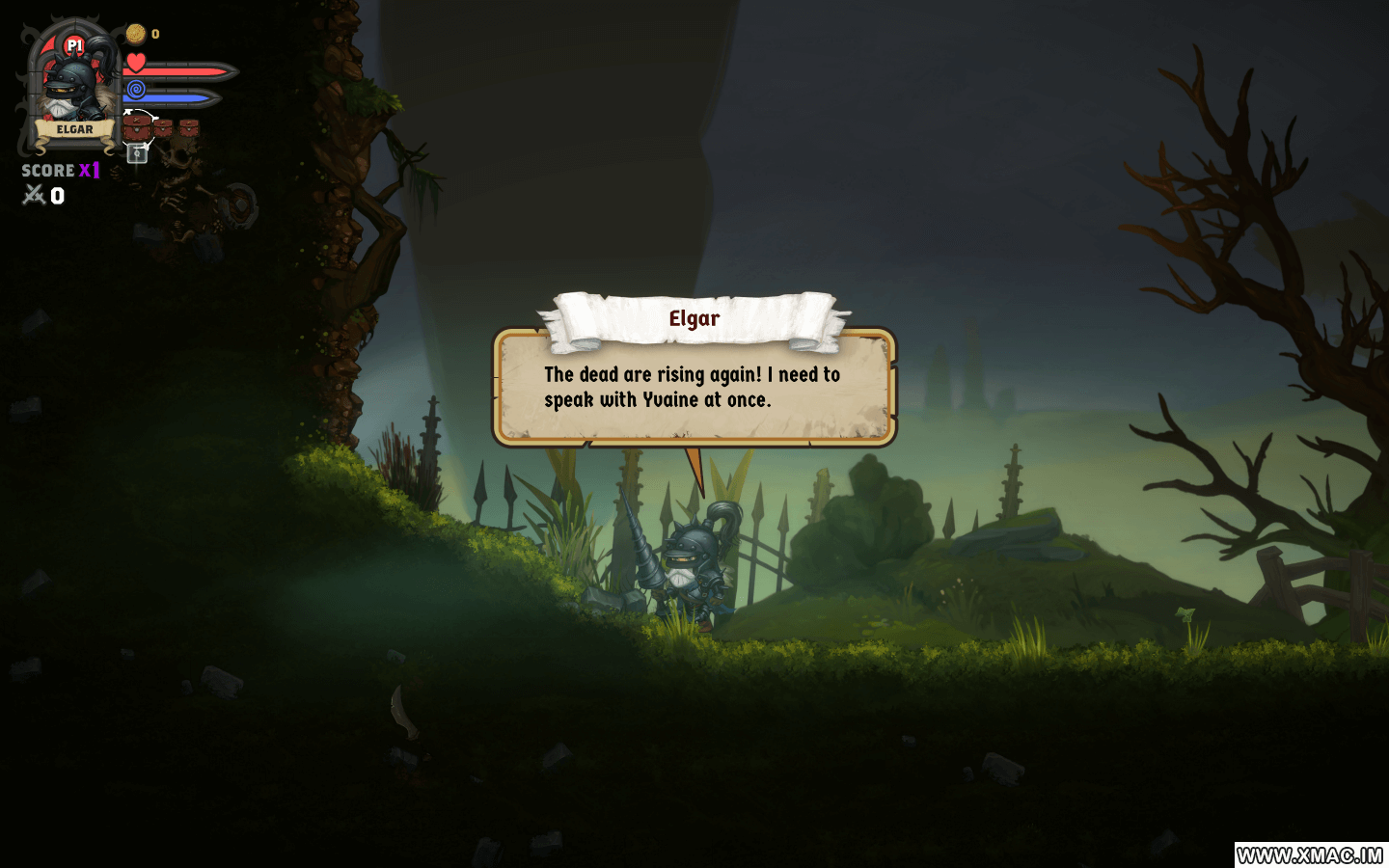This screenshot has height=868, width=1389.
Task: Click the crossed swords kill counter icon
Action: [x=32, y=196]
